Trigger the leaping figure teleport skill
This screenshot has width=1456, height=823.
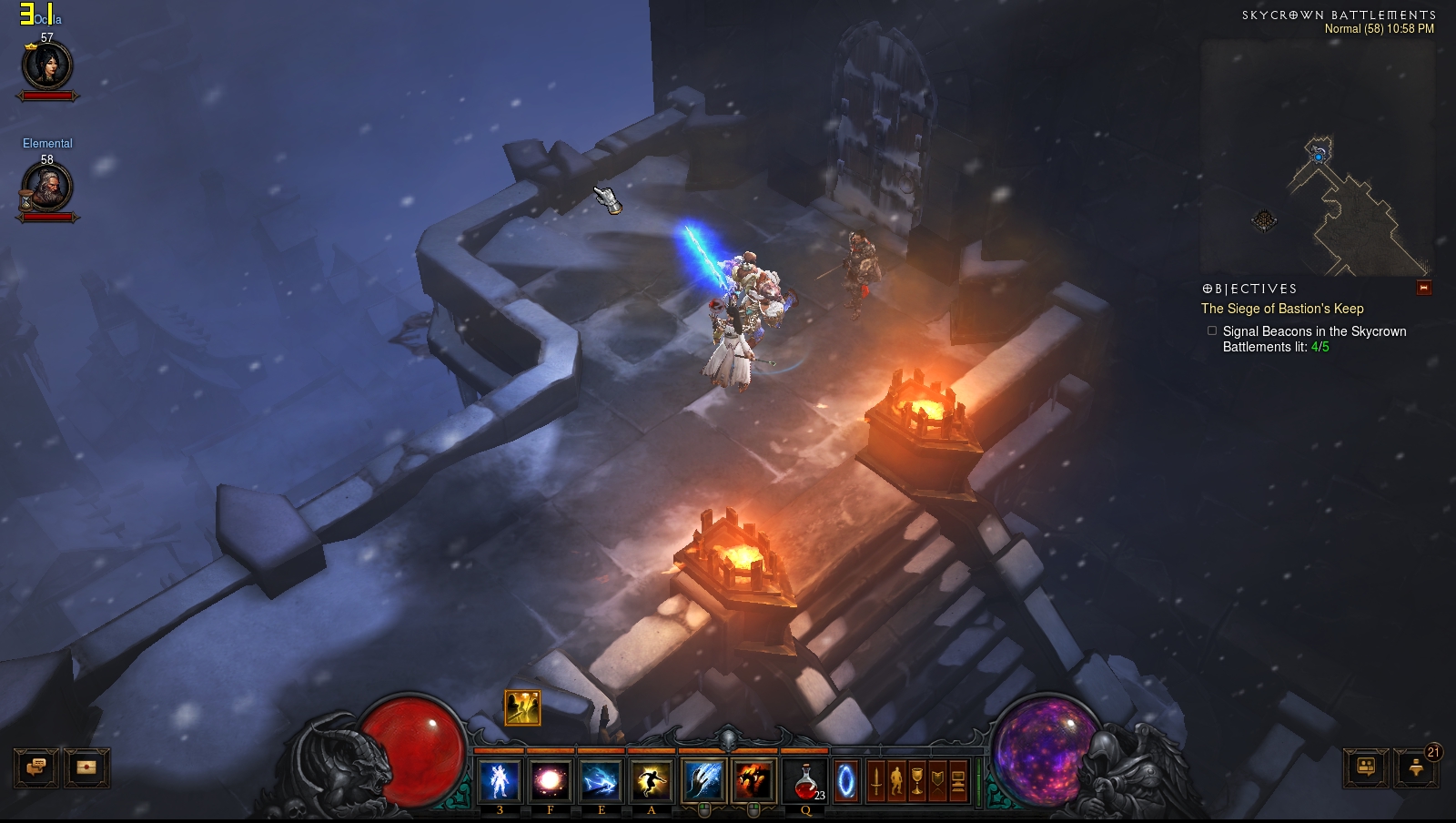coord(652,781)
